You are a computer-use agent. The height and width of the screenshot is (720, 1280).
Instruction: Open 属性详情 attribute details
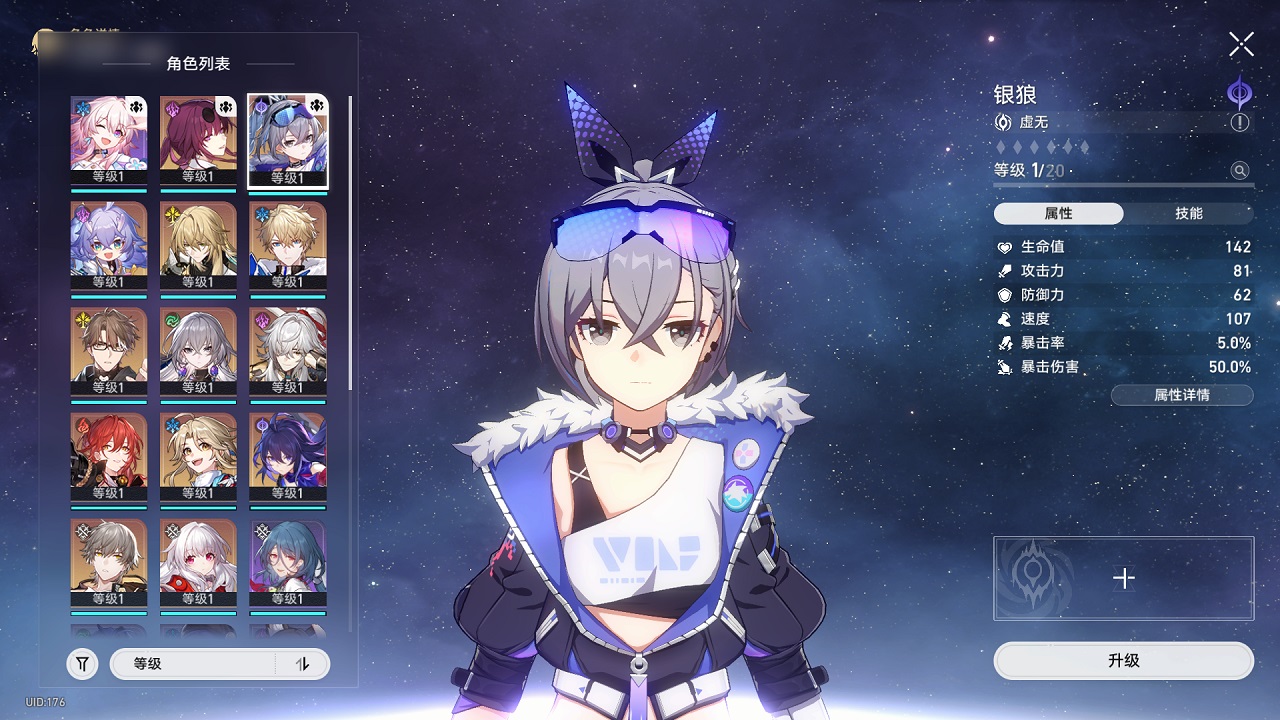click(x=1181, y=395)
